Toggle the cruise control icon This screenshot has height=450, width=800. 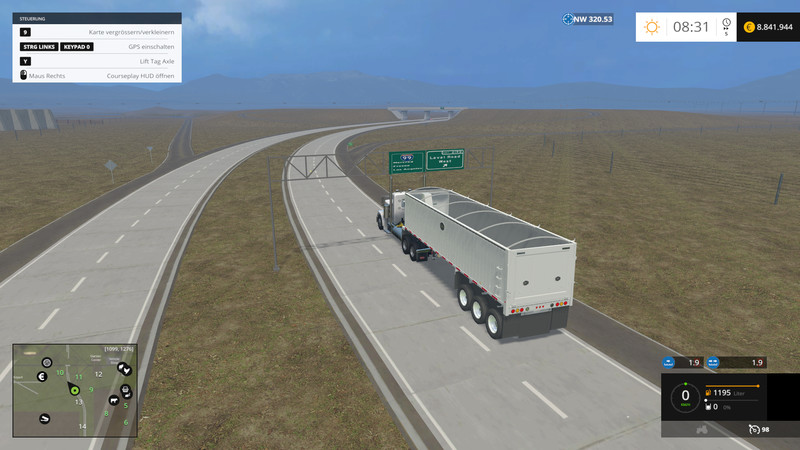753,429
